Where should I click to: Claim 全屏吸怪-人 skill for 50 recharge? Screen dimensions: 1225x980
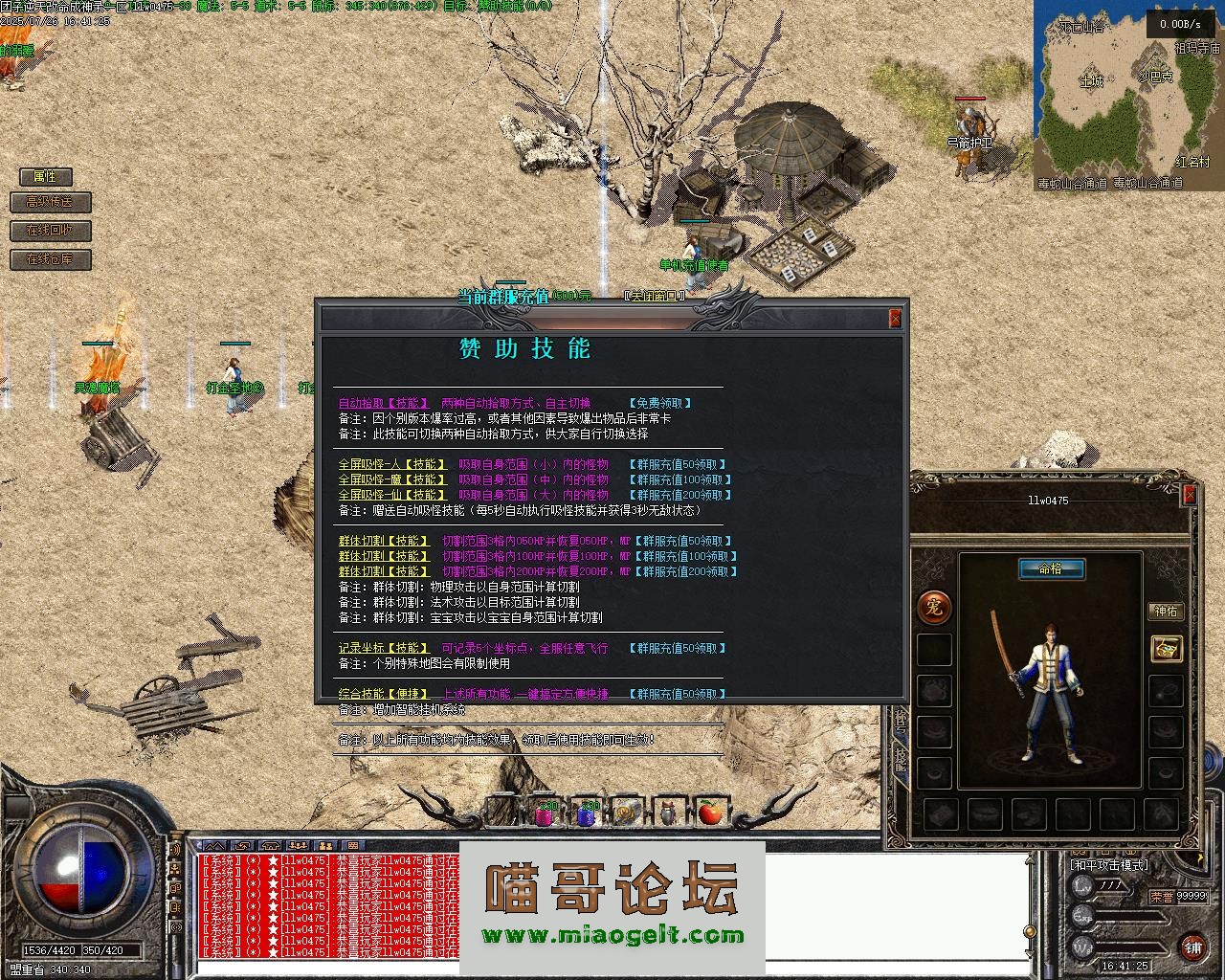pyautogui.click(x=679, y=464)
